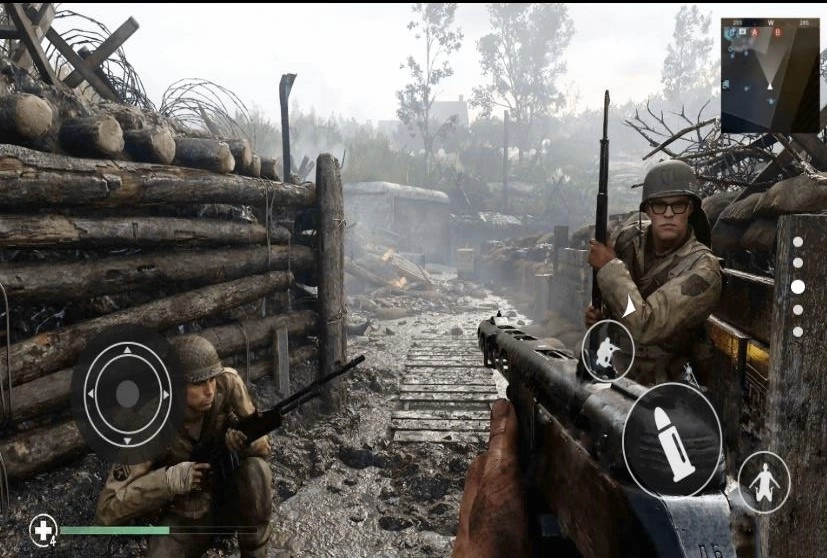
Task: Open the minimap in the corner
Action: 769,75
